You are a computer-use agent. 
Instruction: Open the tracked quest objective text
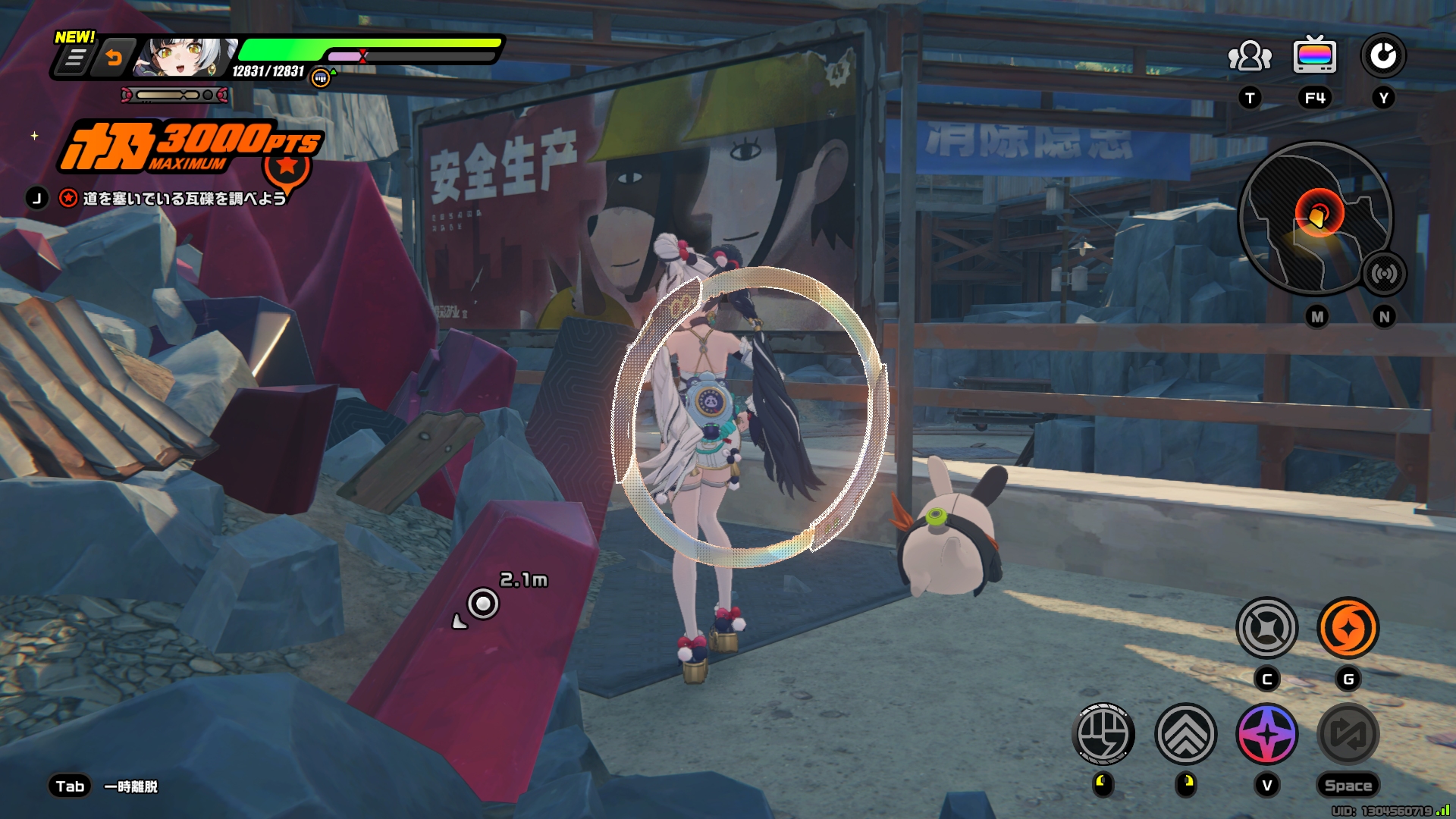tap(184, 199)
